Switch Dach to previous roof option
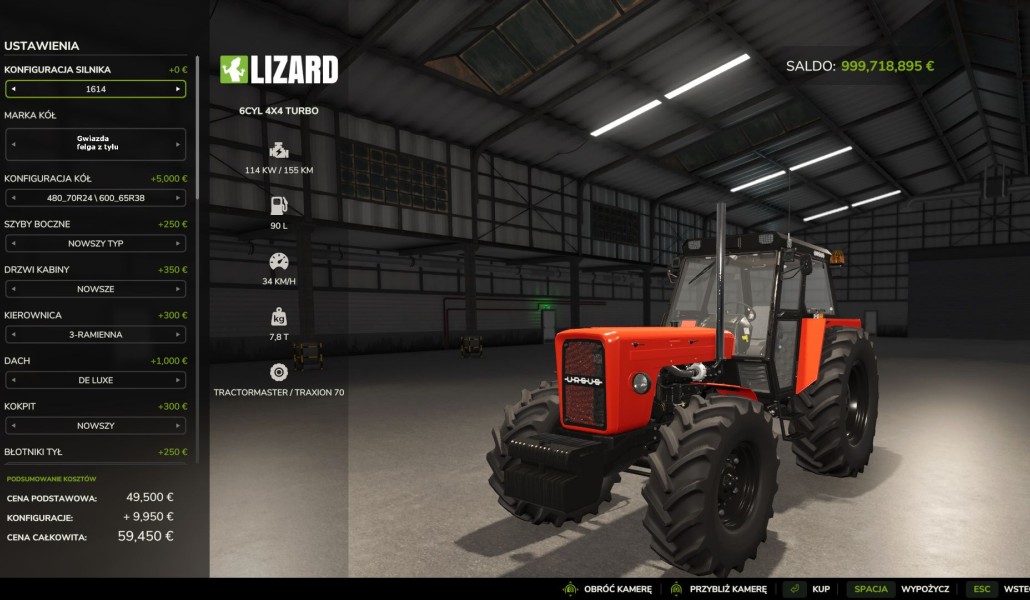The image size is (1030, 600). [x=13, y=380]
